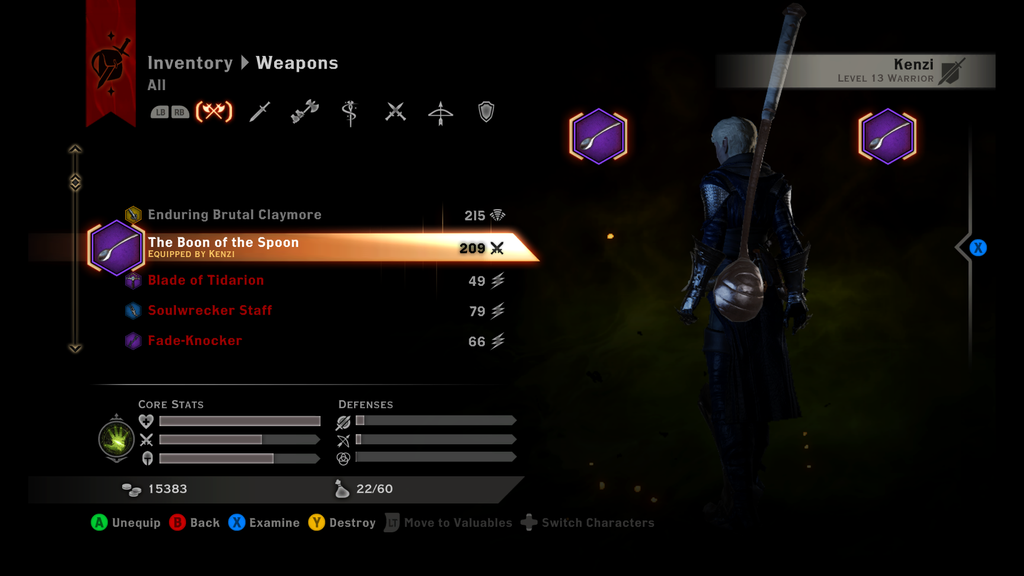Select the green glowing hand mark icon
This screenshot has height=576, width=1024.
click(x=117, y=440)
